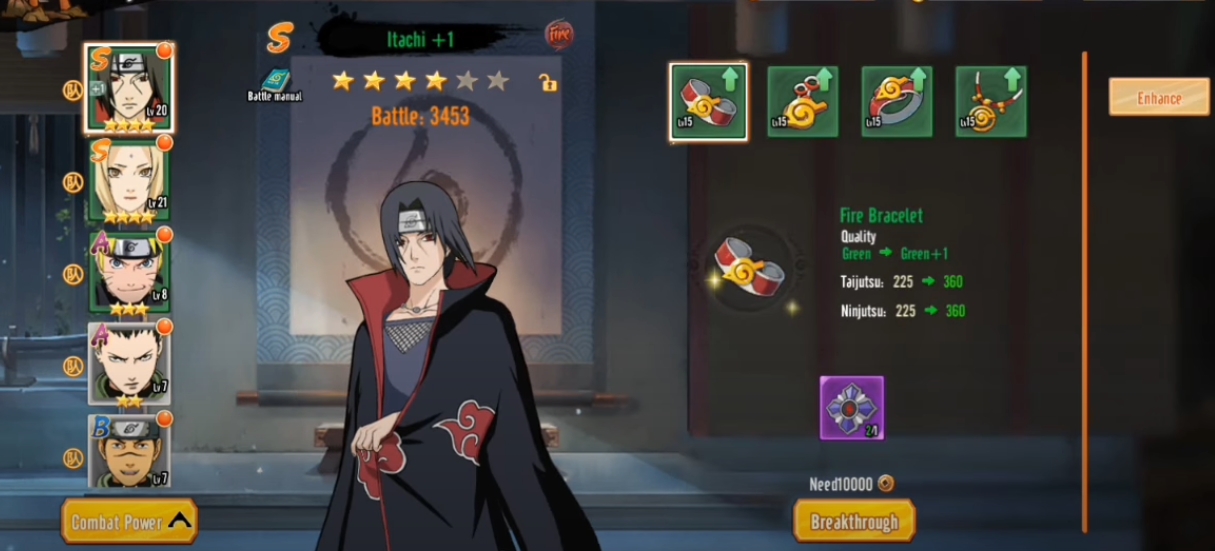Switch to the Enhance tab
Image resolution: width=1215 pixels, height=551 pixels.
click(1159, 97)
